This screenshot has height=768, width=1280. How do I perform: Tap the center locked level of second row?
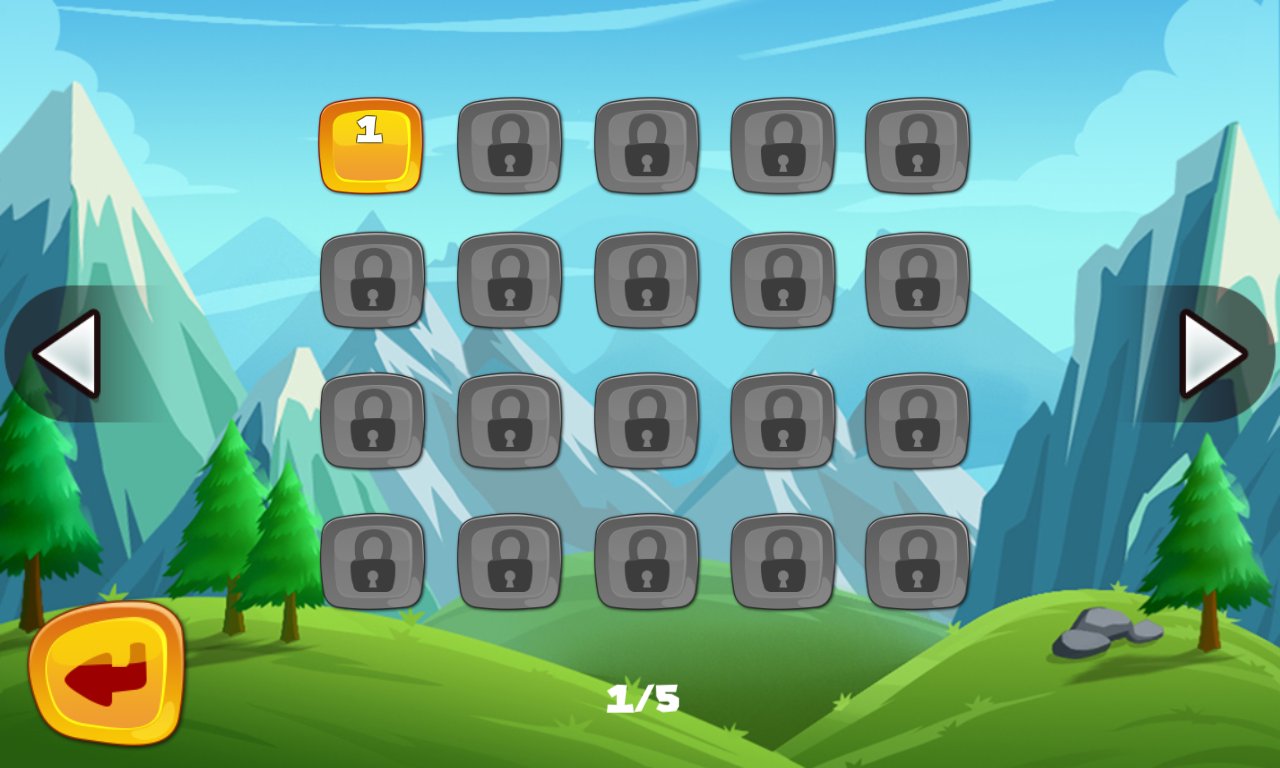(646, 282)
